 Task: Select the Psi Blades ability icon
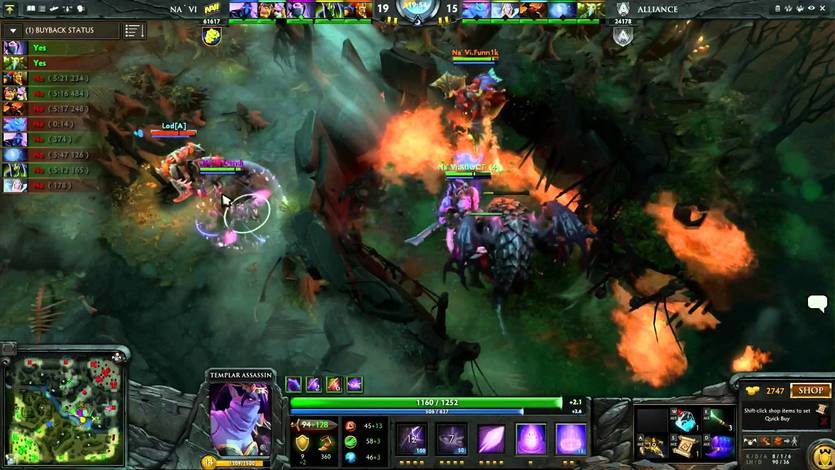pyautogui.click(x=491, y=438)
